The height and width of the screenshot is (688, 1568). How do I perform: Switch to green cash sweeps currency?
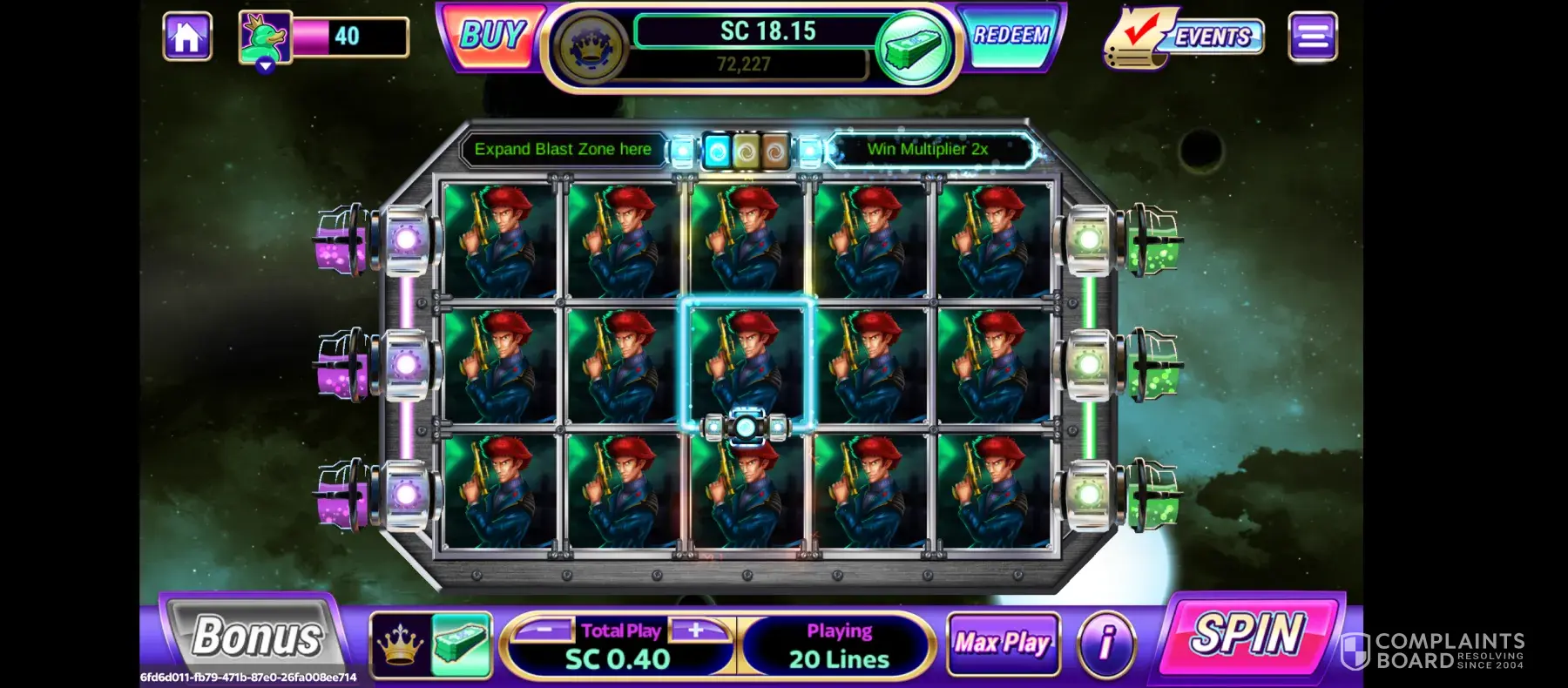[462, 645]
